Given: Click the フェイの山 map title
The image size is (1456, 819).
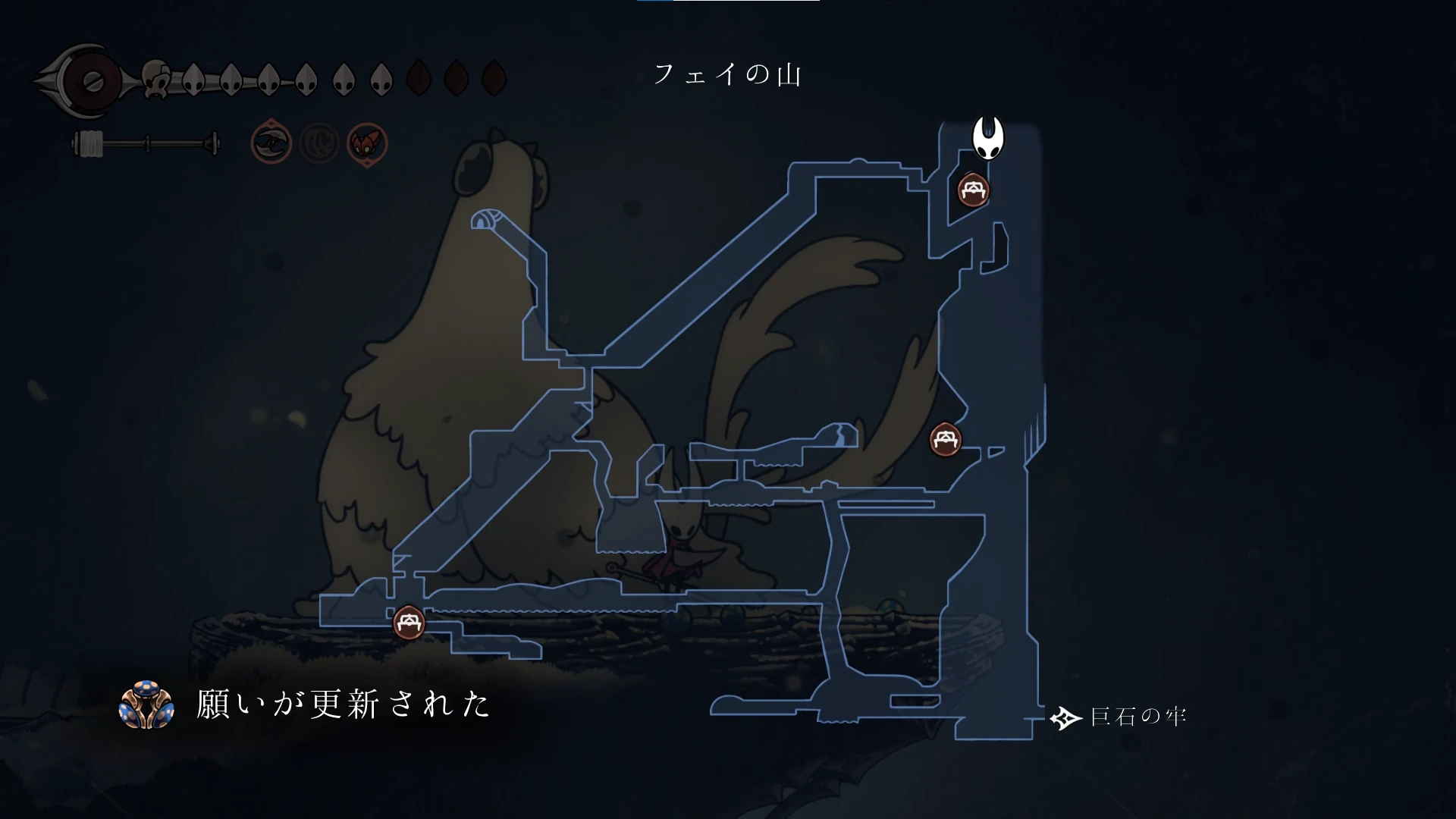Looking at the screenshot, I should point(730,74).
